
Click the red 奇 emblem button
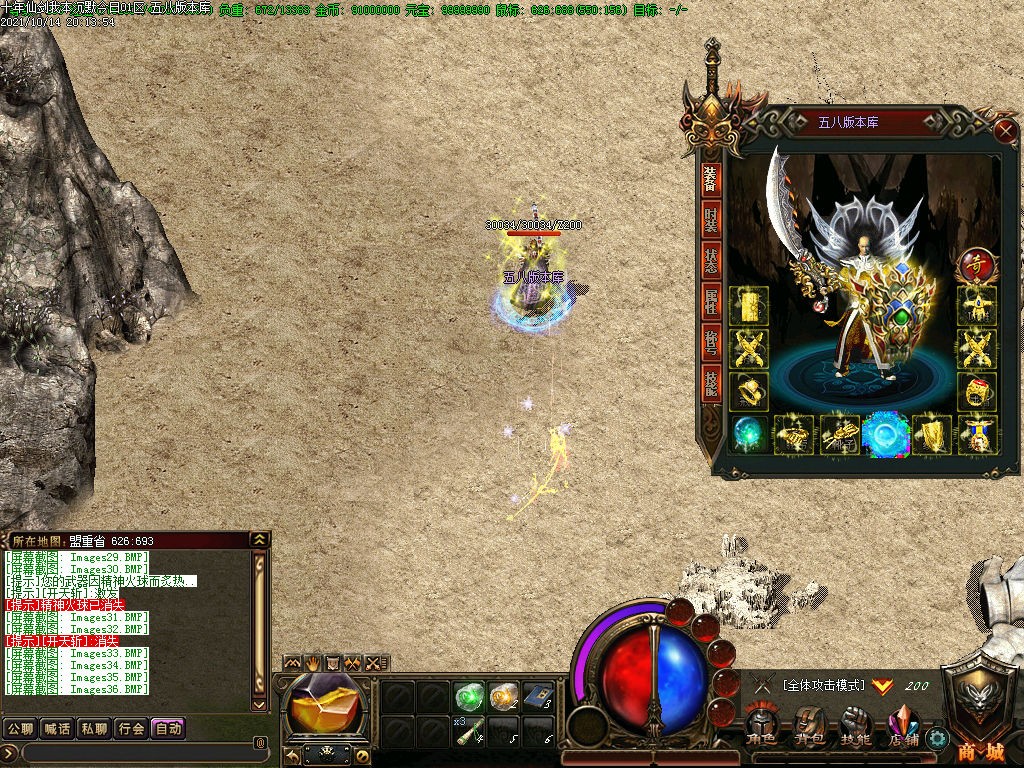(x=976, y=266)
